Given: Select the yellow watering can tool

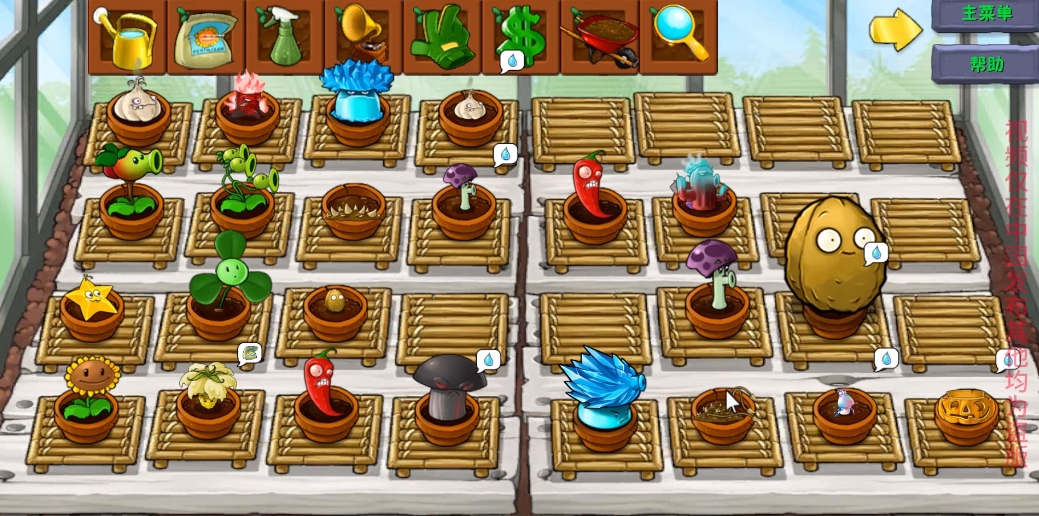Looking at the screenshot, I should [x=128, y=36].
